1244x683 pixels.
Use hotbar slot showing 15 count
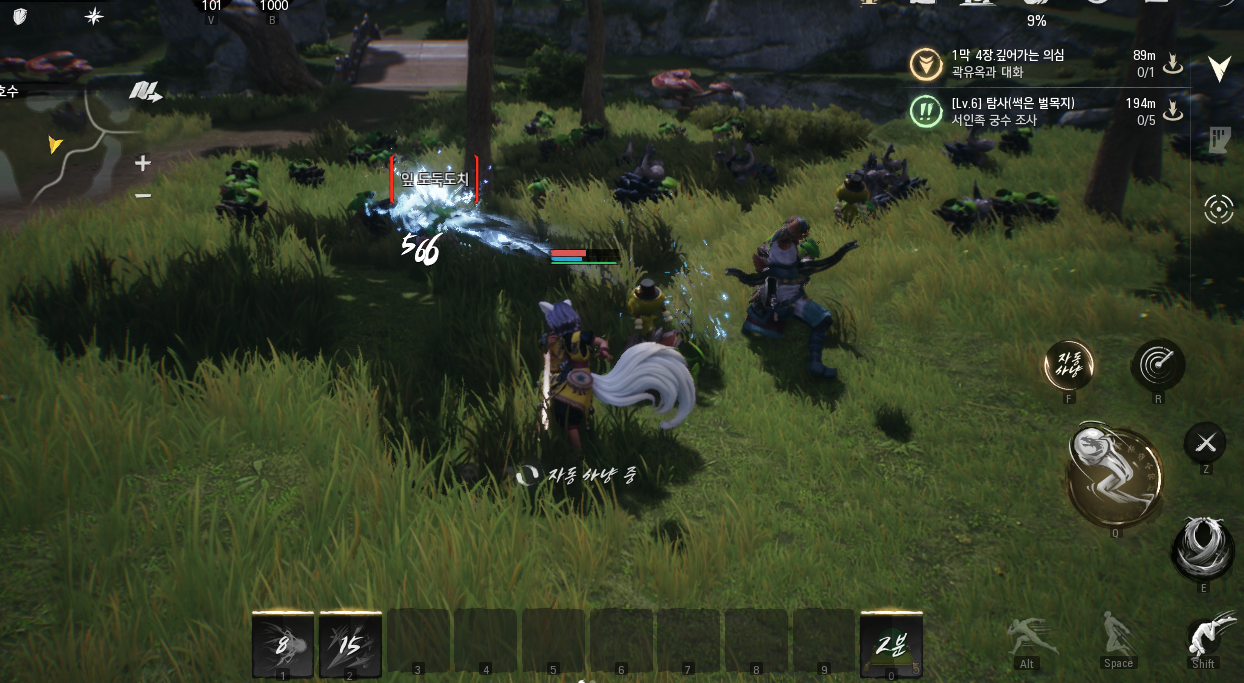tap(350, 644)
